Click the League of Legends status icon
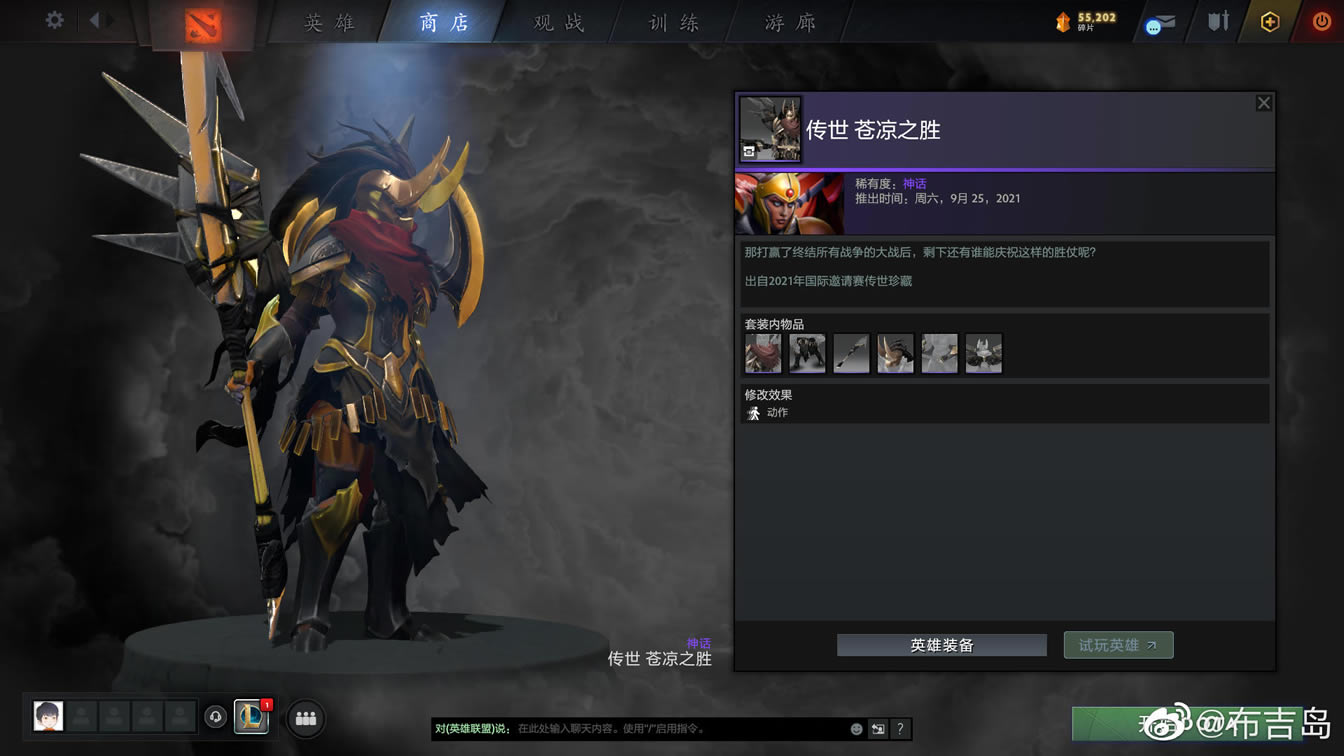The width and height of the screenshot is (1344, 756). click(251, 718)
